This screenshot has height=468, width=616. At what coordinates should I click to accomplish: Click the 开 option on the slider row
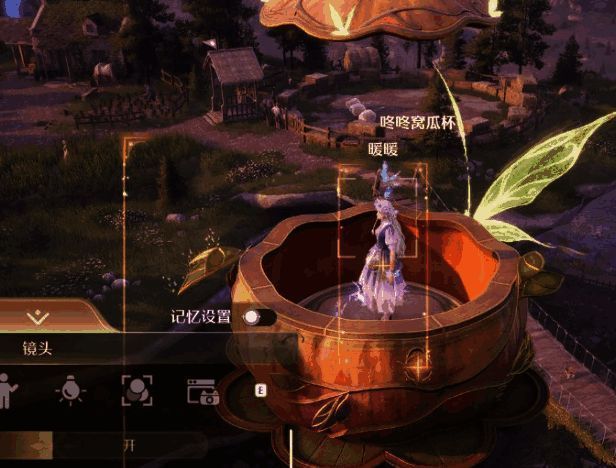pyautogui.click(x=128, y=444)
